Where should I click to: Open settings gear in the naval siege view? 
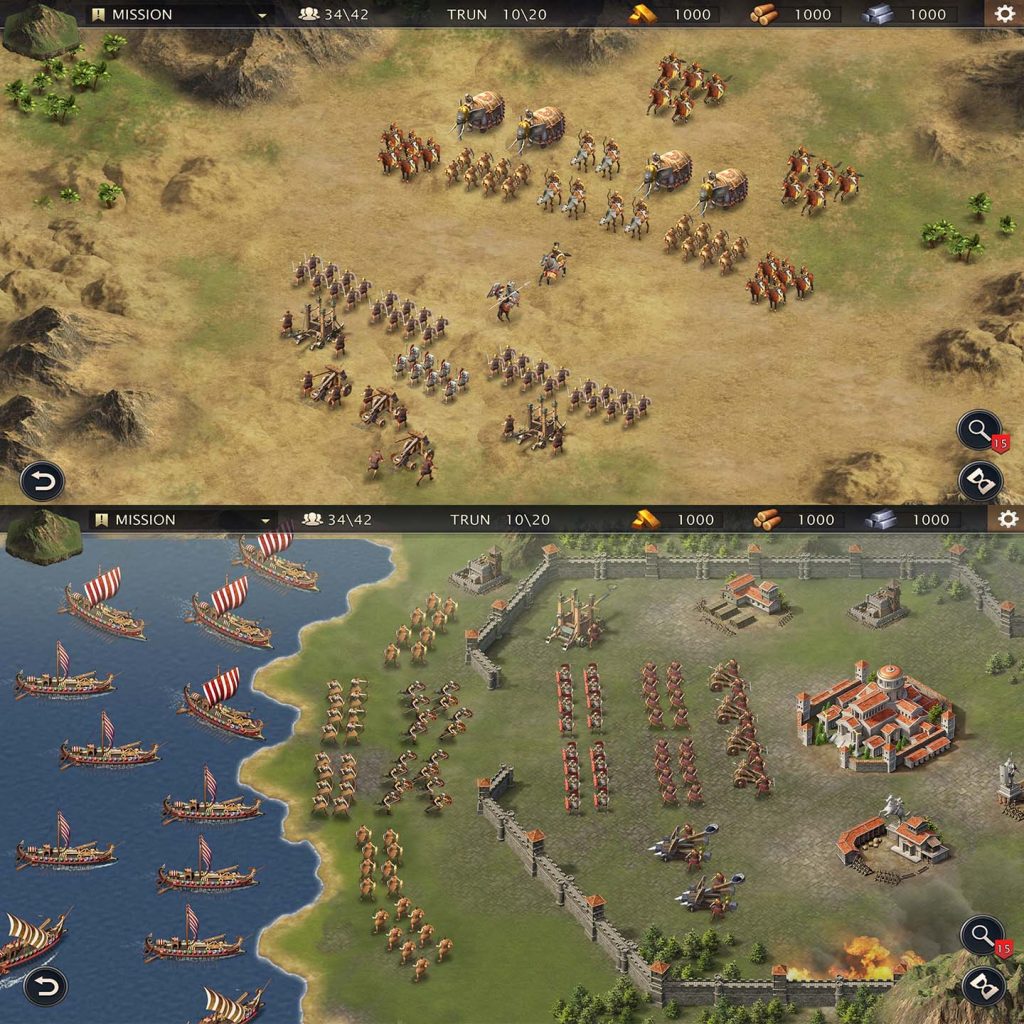click(x=1007, y=519)
